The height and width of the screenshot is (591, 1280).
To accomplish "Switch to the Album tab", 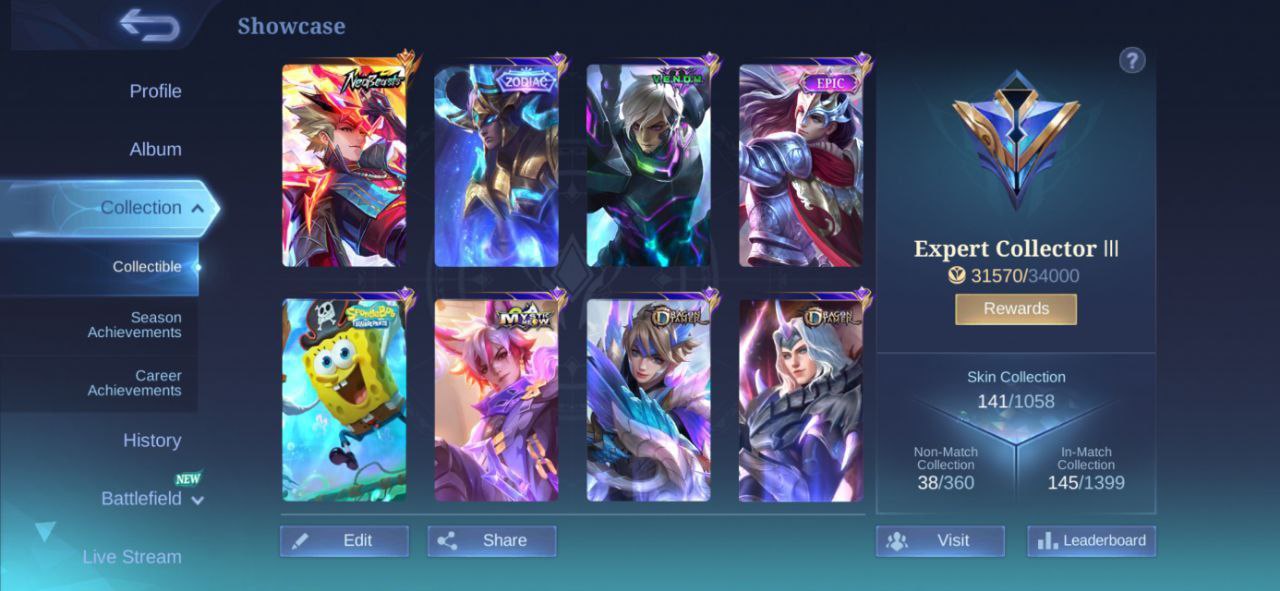I will tap(155, 149).
